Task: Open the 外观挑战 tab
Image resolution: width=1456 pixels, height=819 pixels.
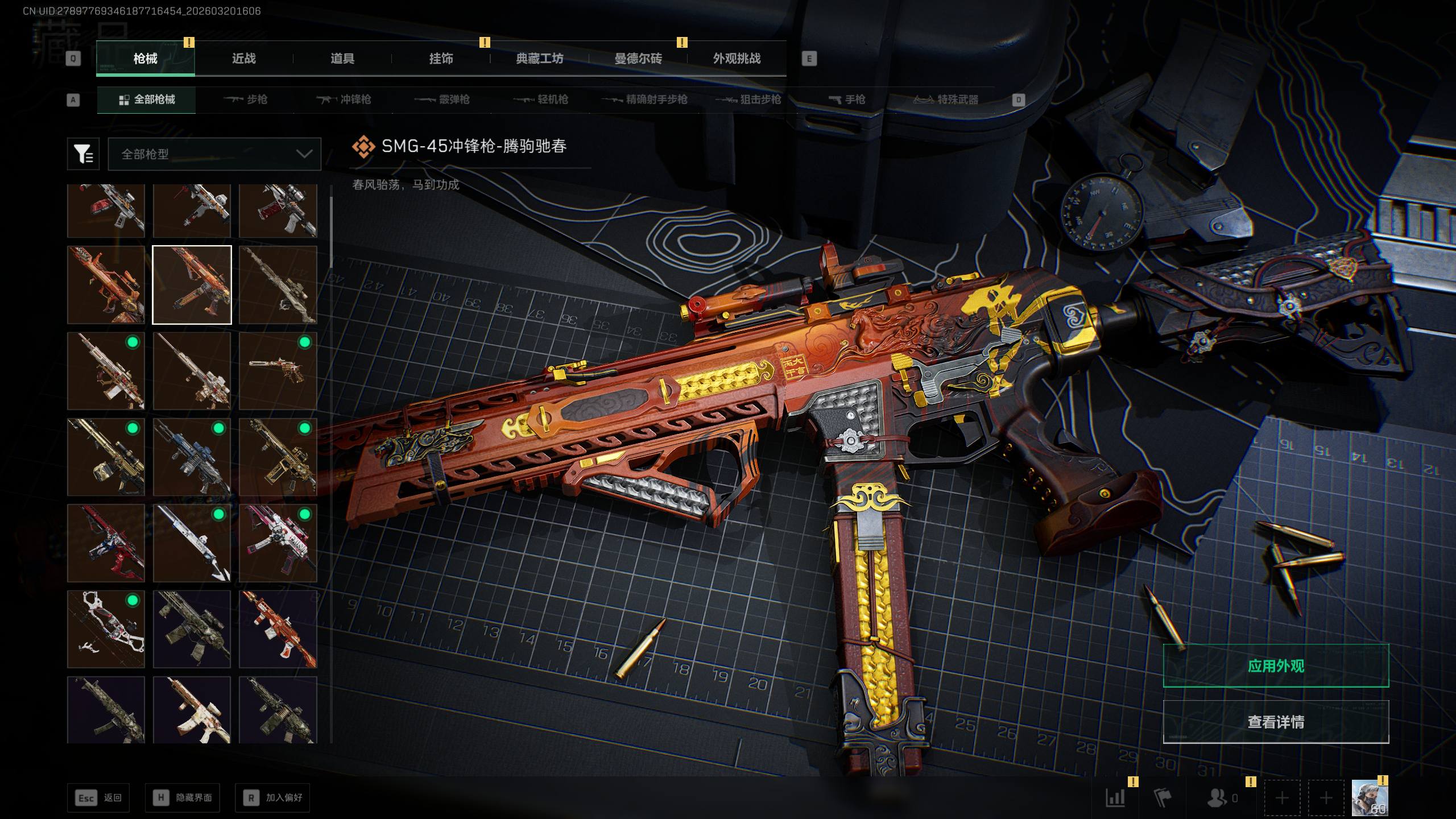Action: pyautogui.click(x=737, y=59)
